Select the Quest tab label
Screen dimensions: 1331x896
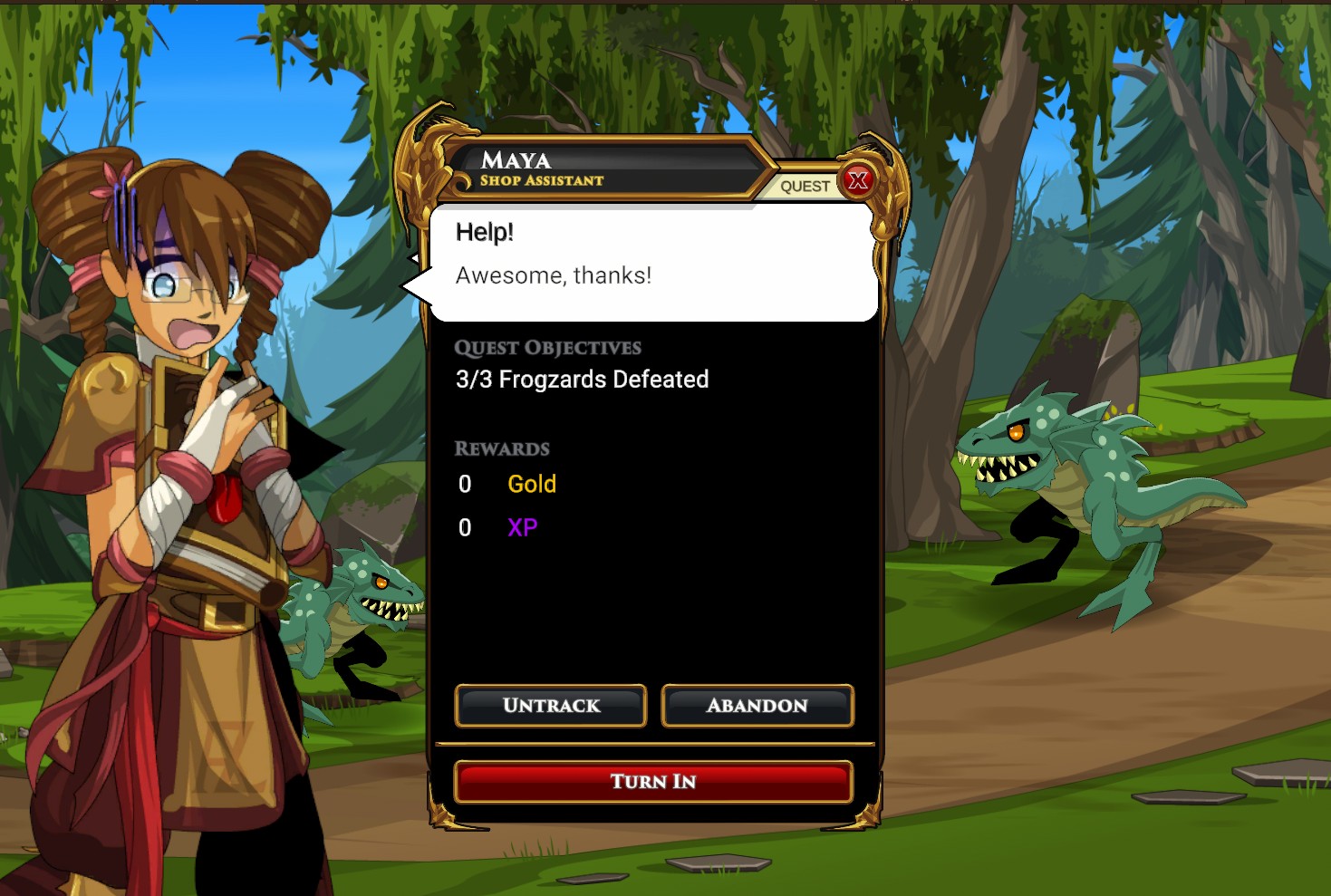click(x=804, y=187)
